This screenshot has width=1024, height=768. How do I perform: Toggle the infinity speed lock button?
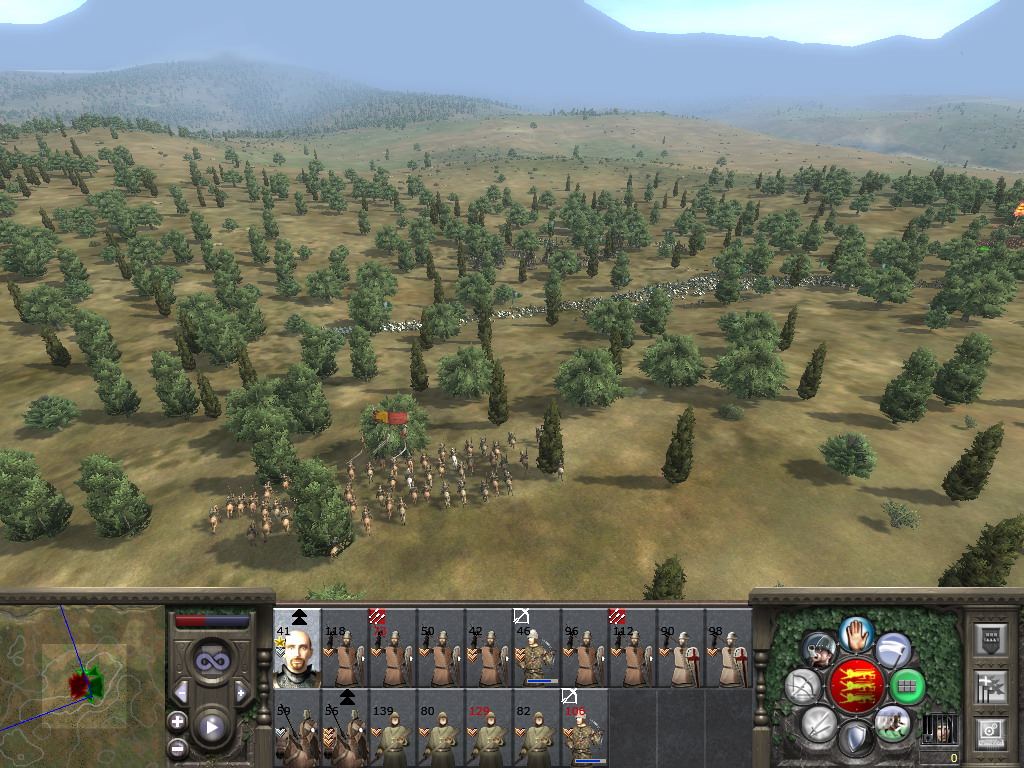(212, 660)
